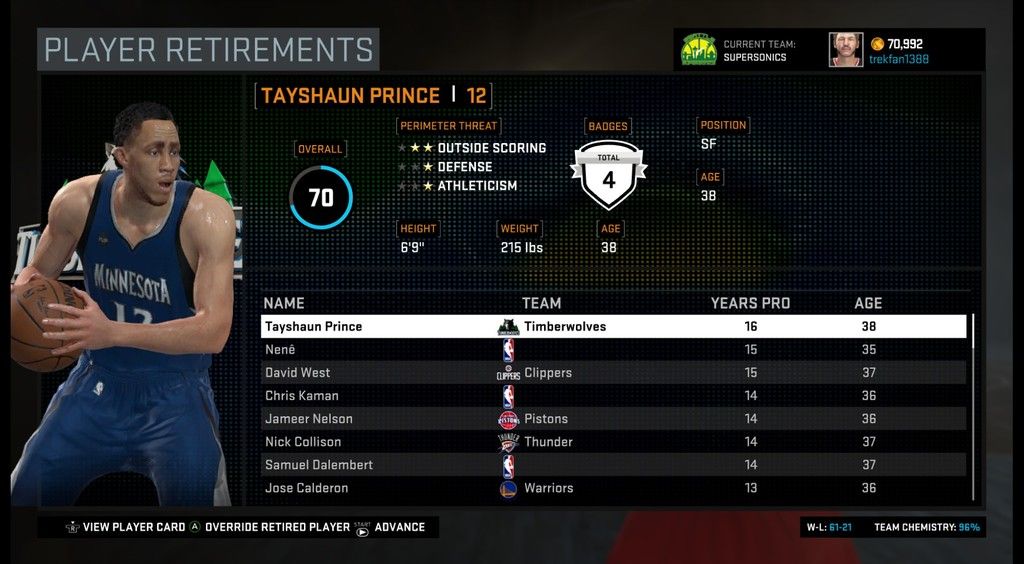Choose the Nenê retirement row

pyautogui.click(x=612, y=350)
